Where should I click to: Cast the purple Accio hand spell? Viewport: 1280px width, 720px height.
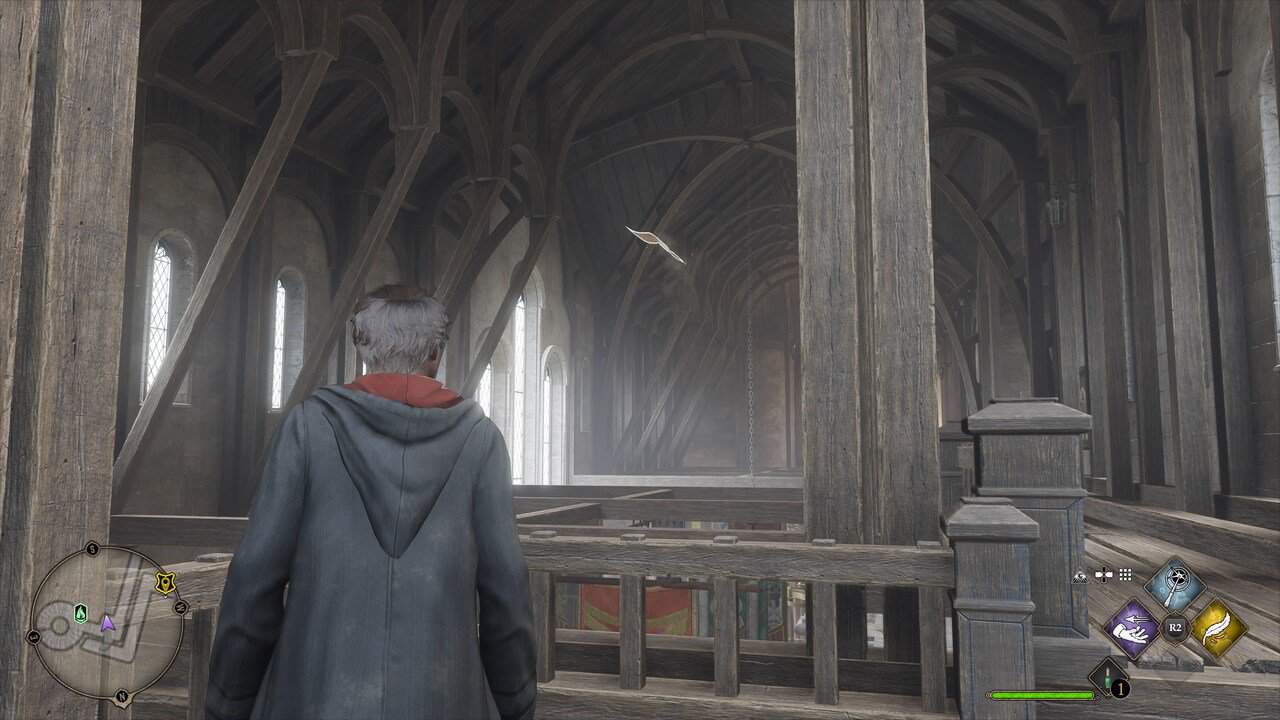pos(1131,628)
